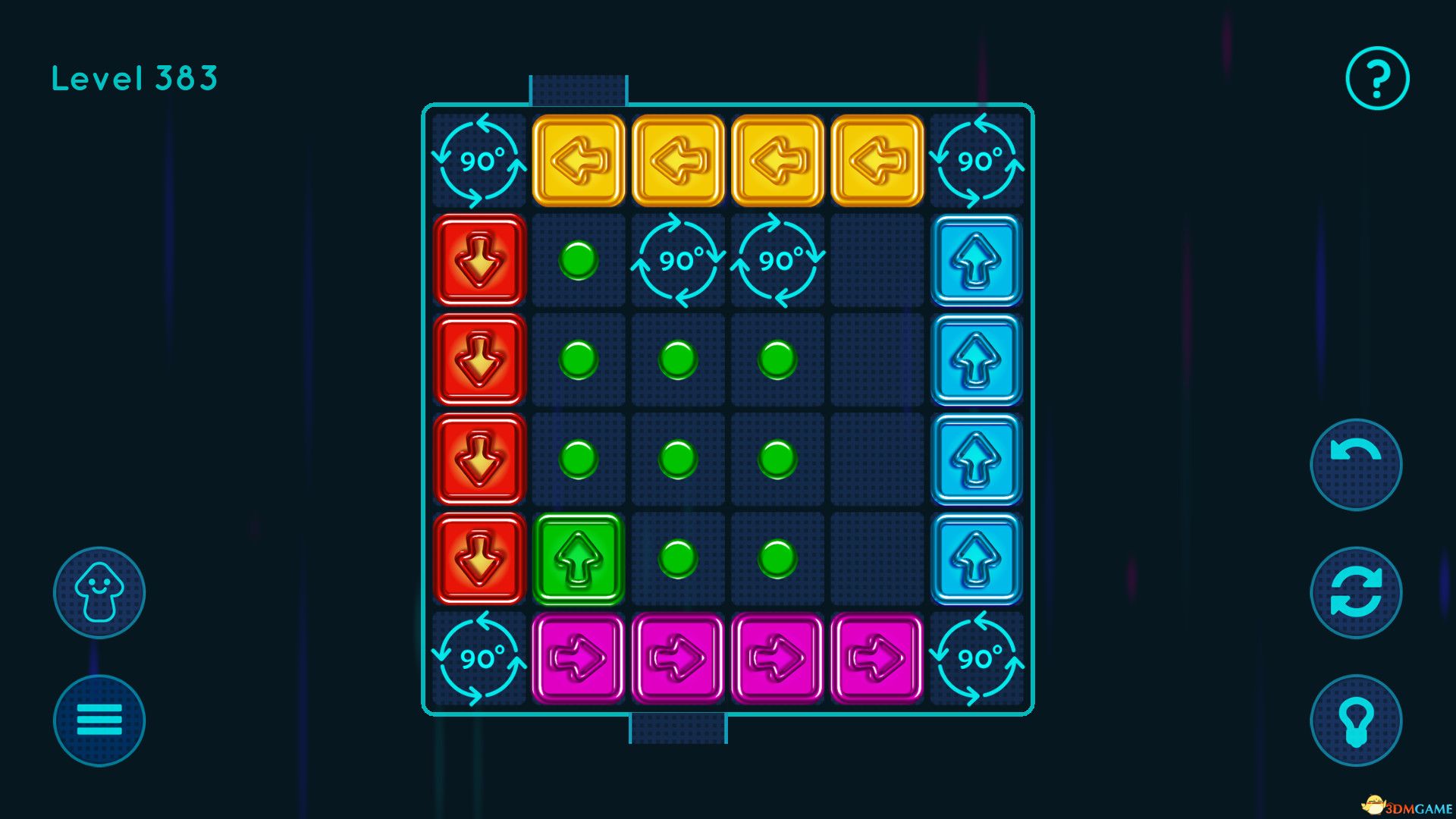
Task: Click the green up arrow block
Action: (x=578, y=559)
